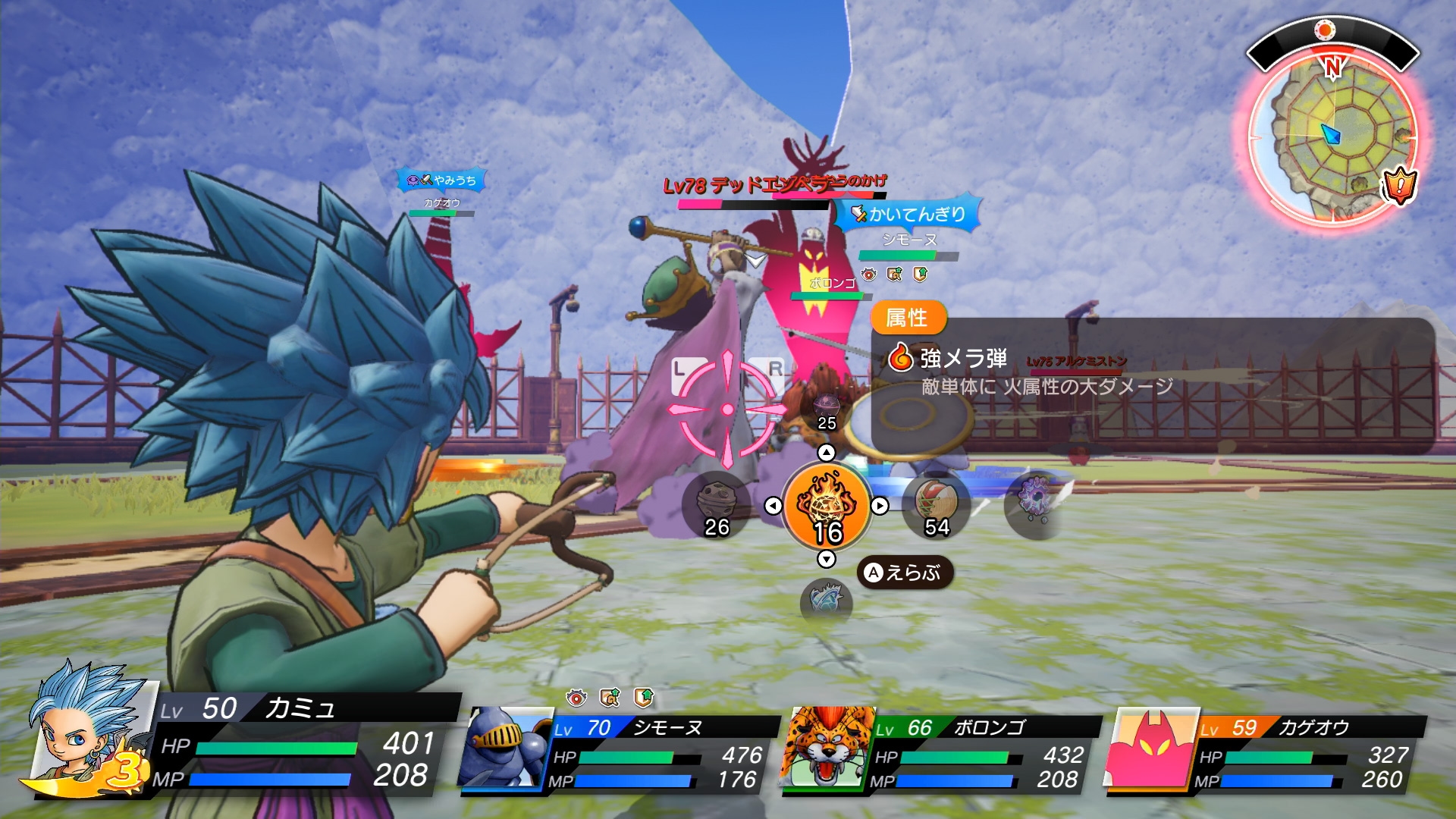Select the dark purple pellet showing 25
Viewport: 1456px width, 819px height.
click(827, 409)
